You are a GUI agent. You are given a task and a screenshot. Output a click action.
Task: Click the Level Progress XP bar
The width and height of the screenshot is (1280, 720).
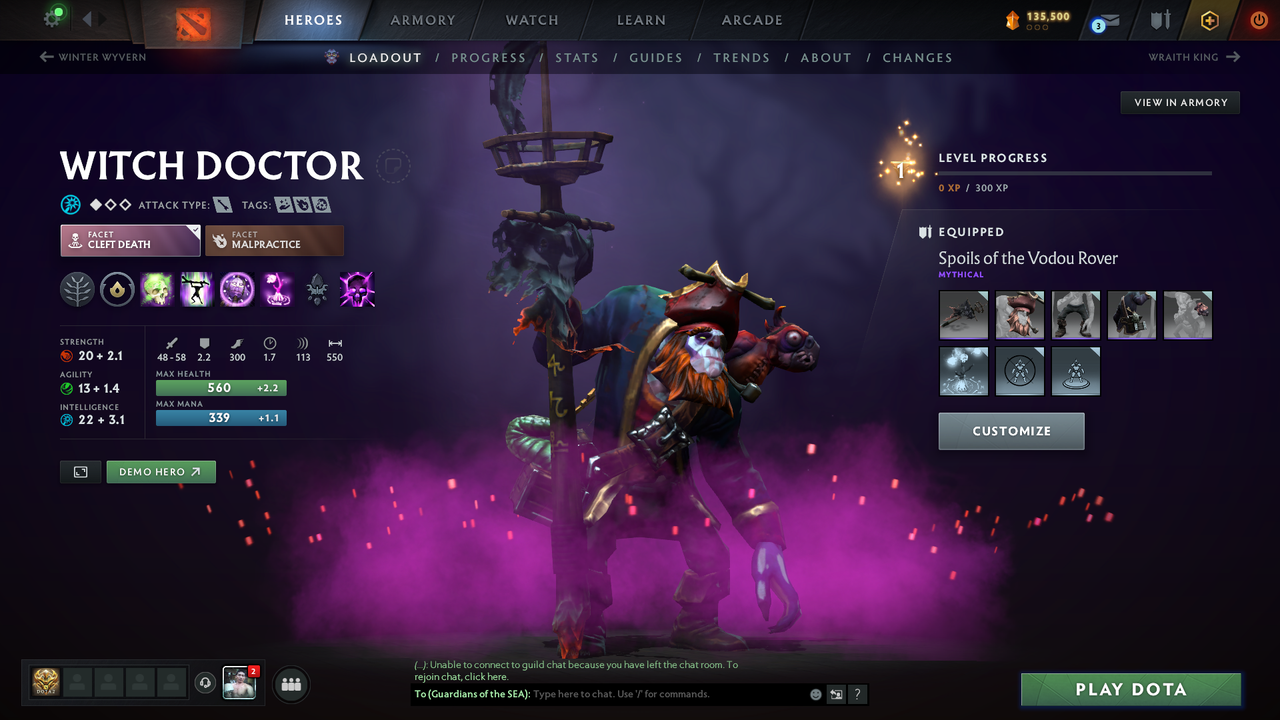1075,172
